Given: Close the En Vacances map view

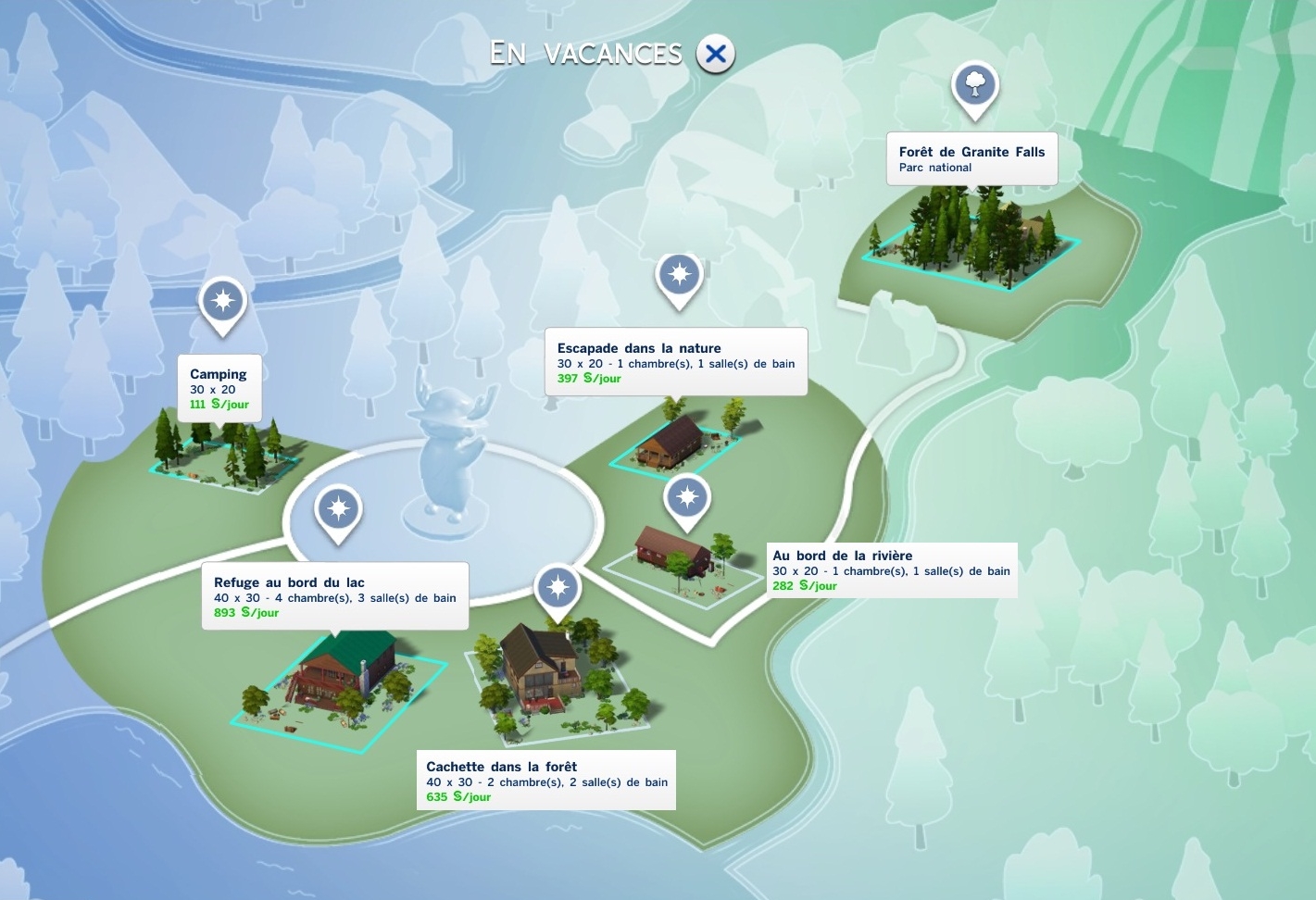Looking at the screenshot, I should (x=714, y=54).
